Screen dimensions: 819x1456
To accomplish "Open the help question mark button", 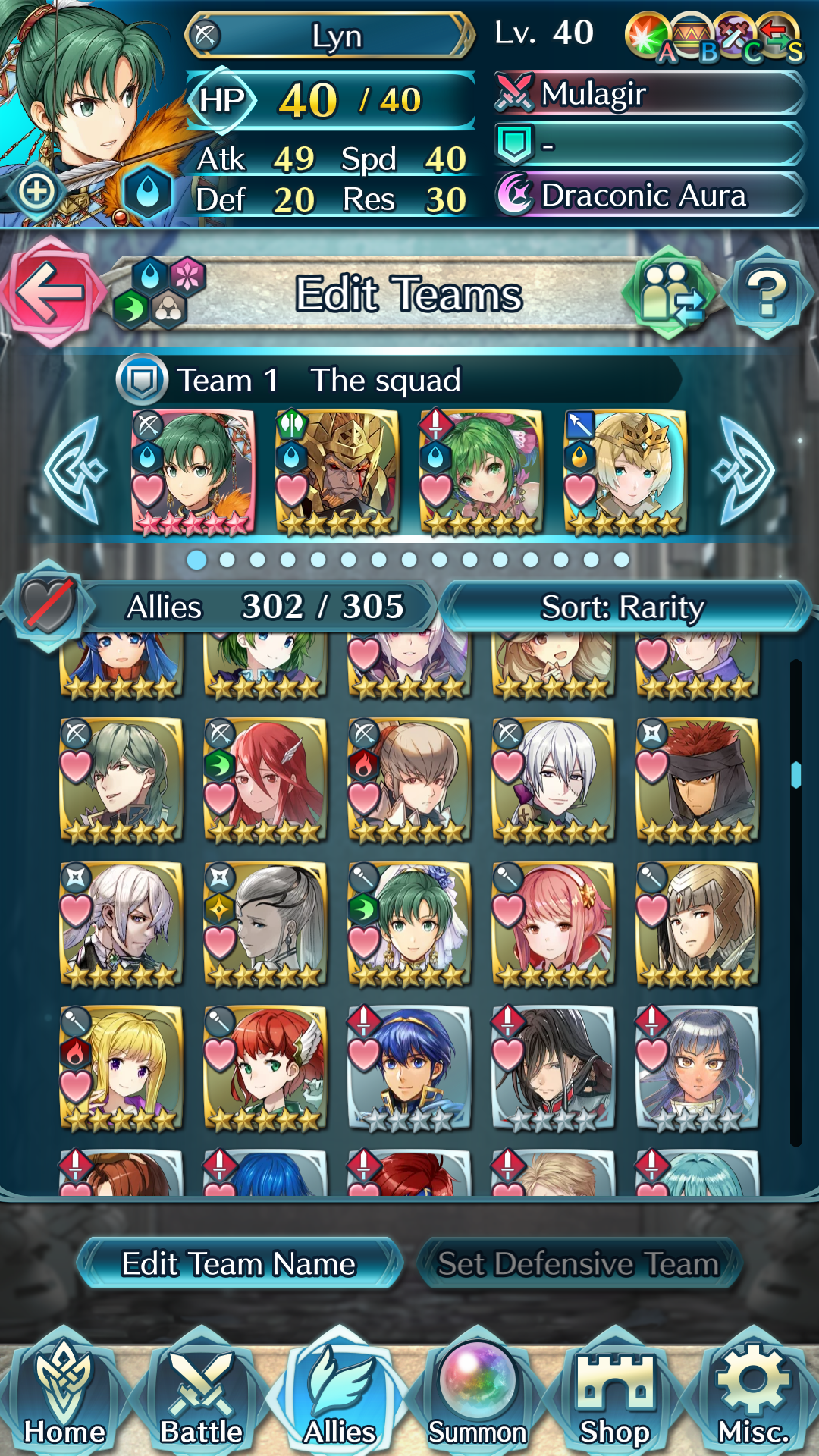I will coord(767,293).
